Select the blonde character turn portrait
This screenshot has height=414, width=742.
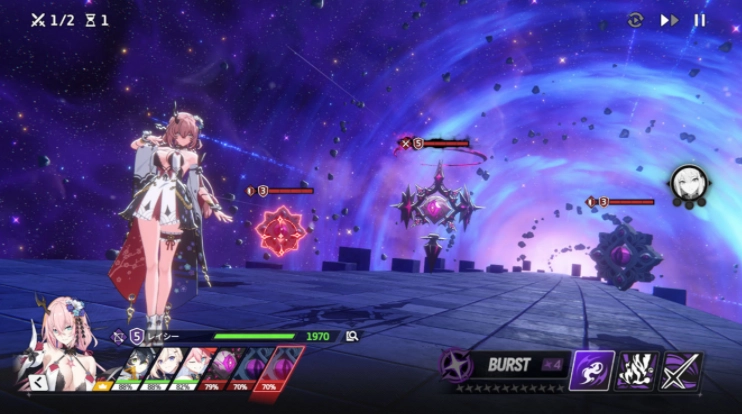tap(166, 367)
